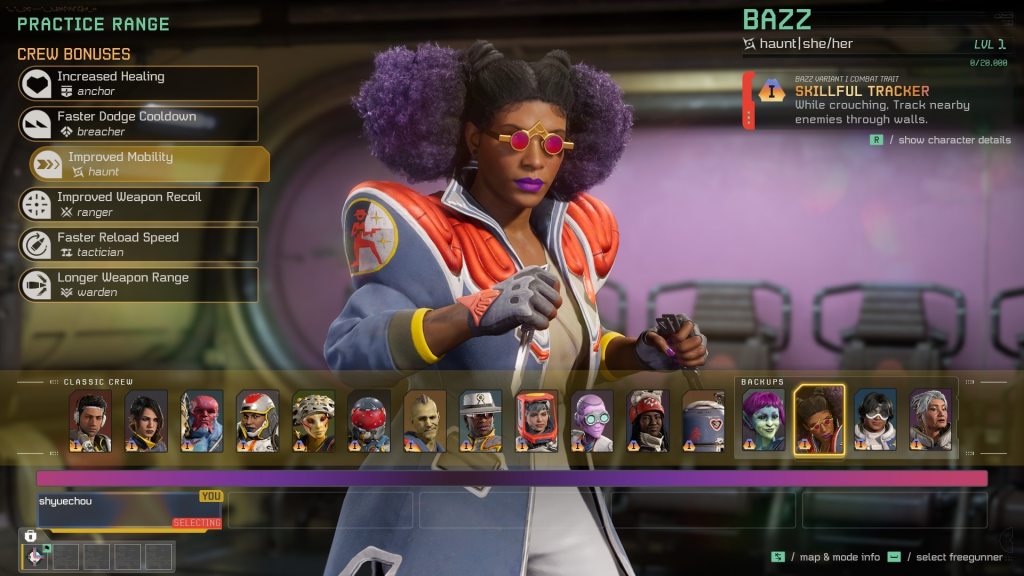The height and width of the screenshot is (576, 1024).
Task: Choose the Longer Weapon Range warden bonus
Action: click(138, 285)
